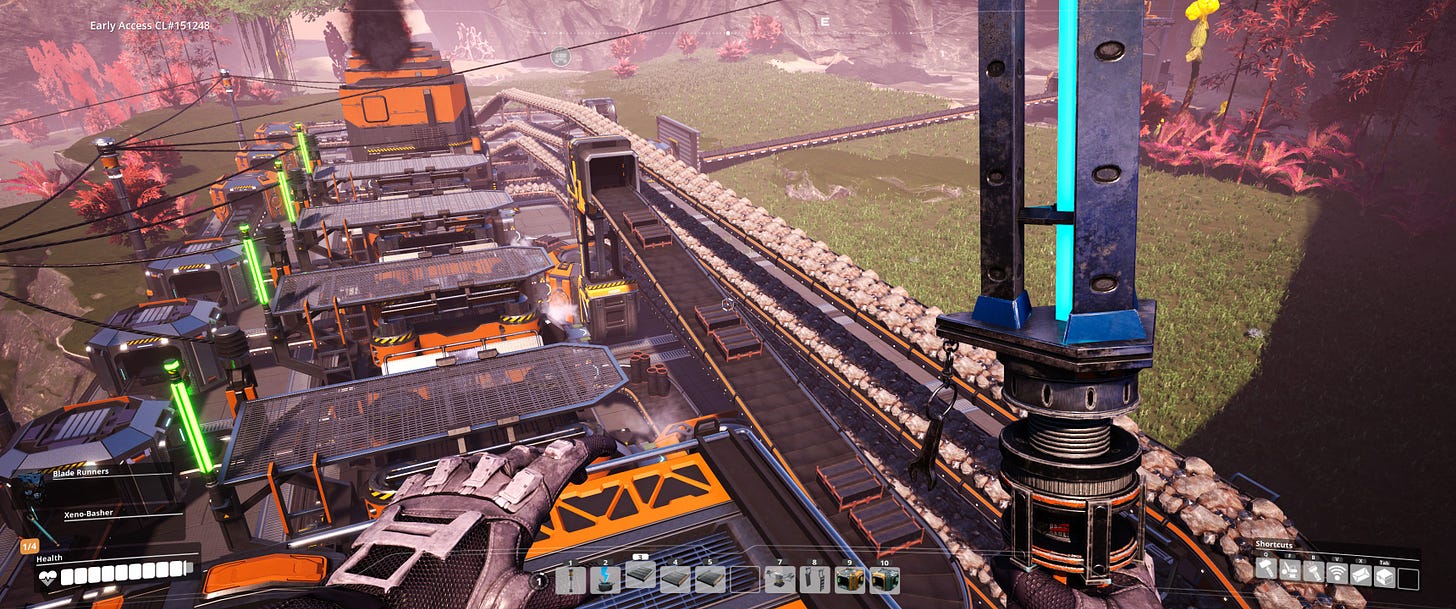
Task: Select the highlighted foundation in slot 3
Action: pyautogui.click(x=640, y=576)
